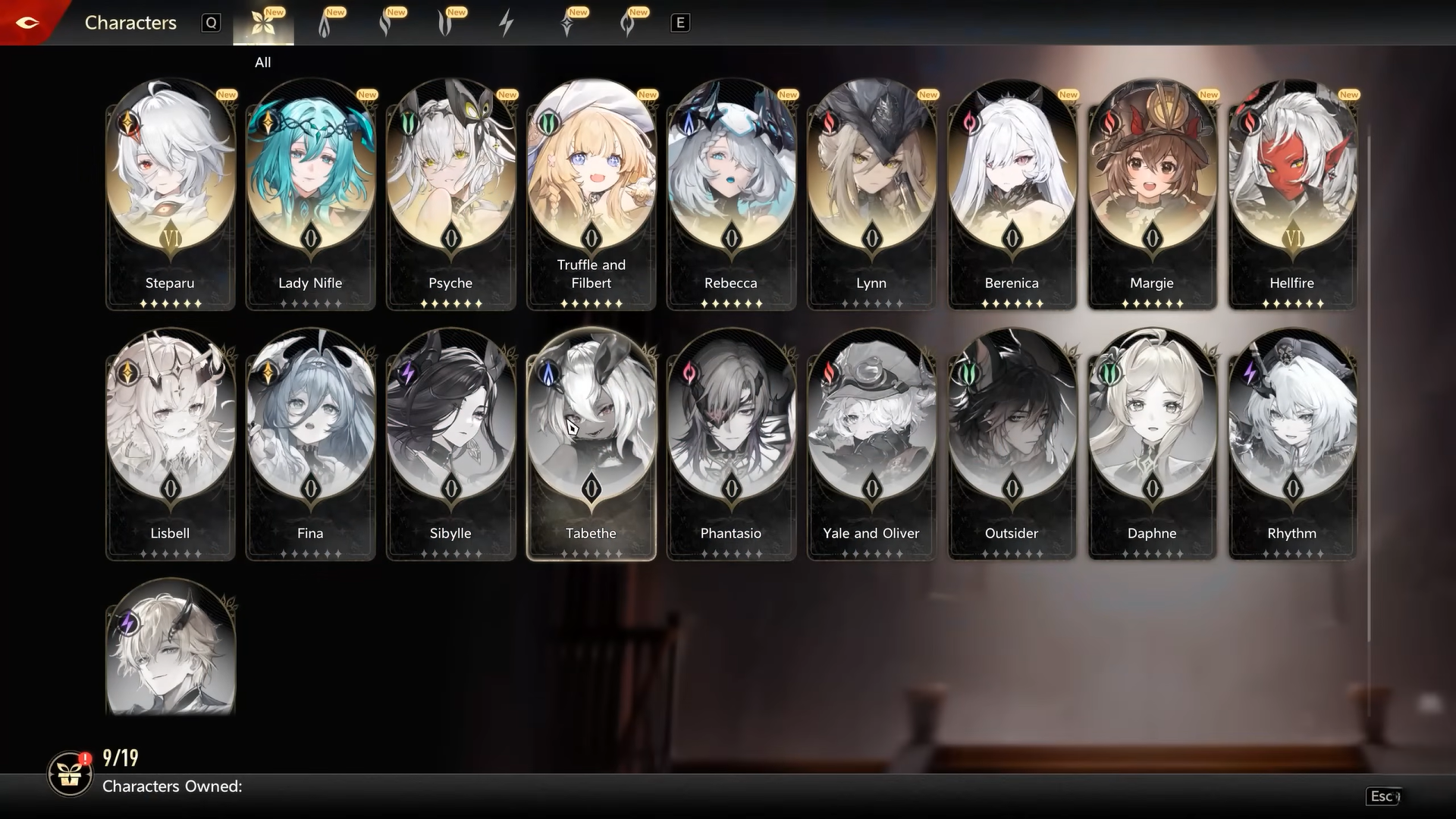This screenshot has width=1456, height=819.
Task: Toggle the New badge filter on Lady Nifle
Action: tap(369, 94)
